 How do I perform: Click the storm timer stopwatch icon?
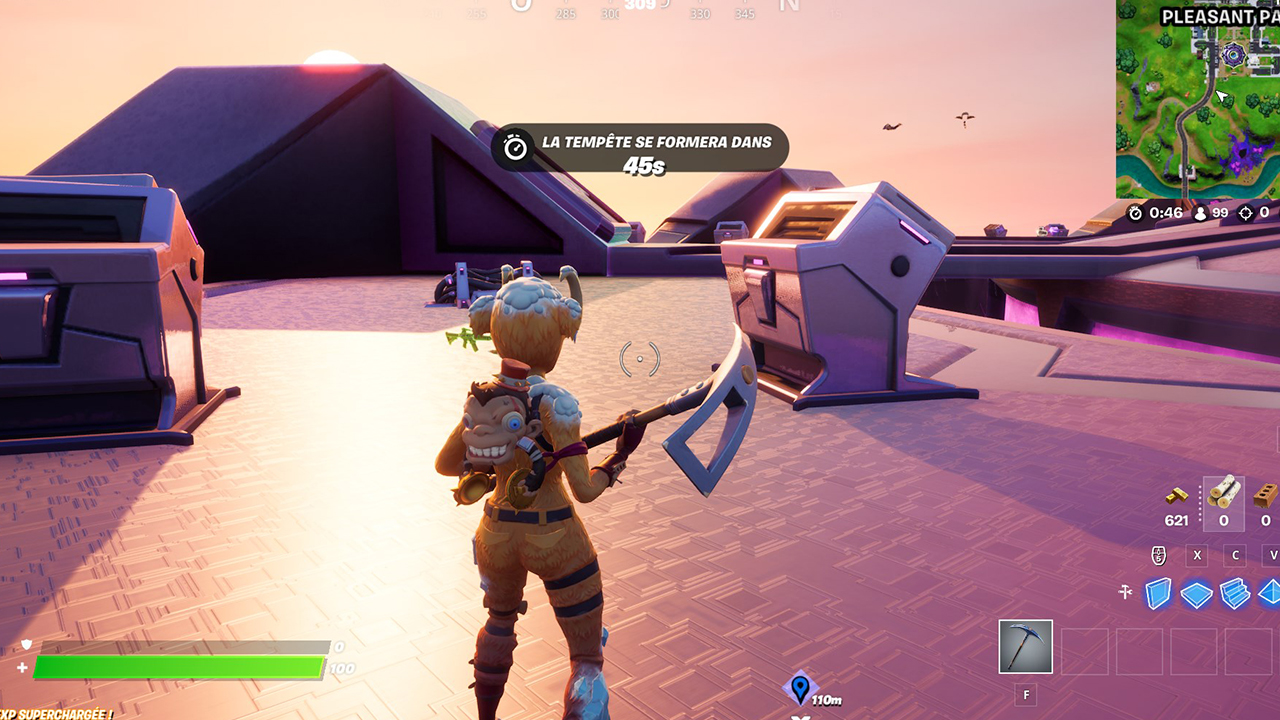1135,212
